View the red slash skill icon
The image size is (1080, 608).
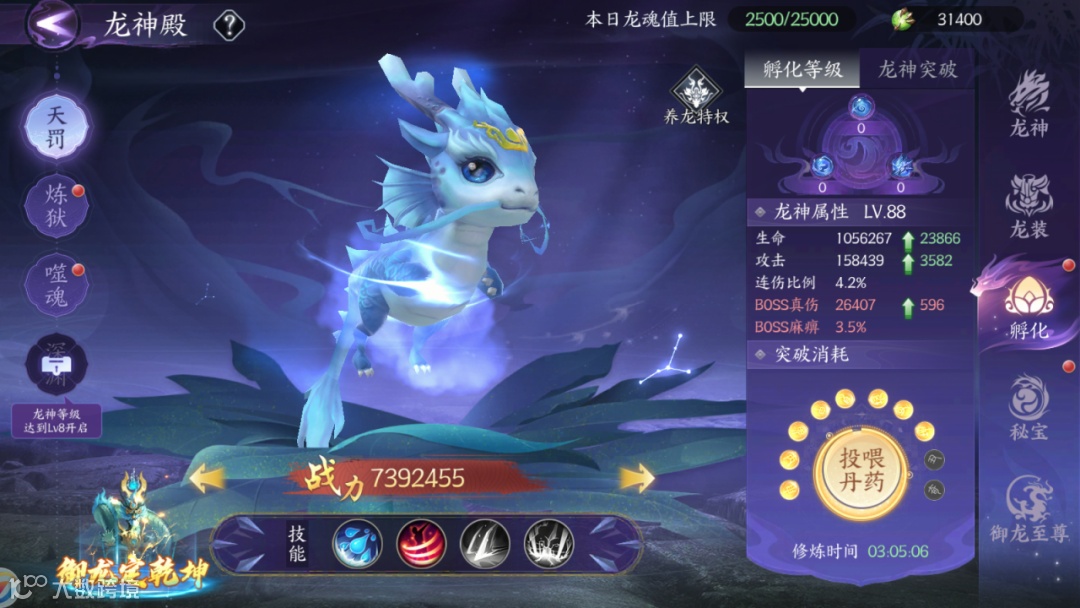pyautogui.click(x=421, y=544)
